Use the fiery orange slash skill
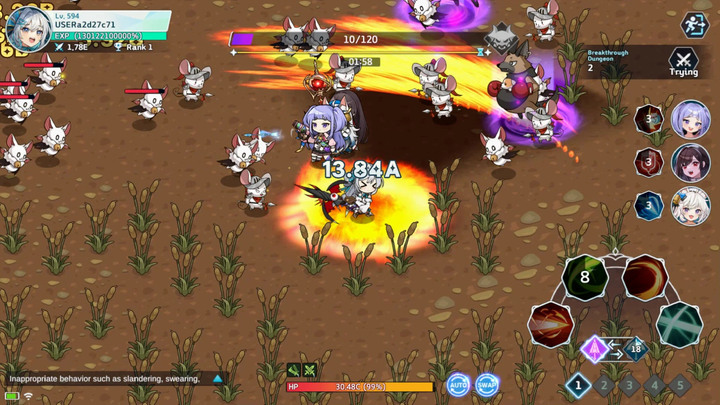This screenshot has height=405, width=720. (645, 278)
